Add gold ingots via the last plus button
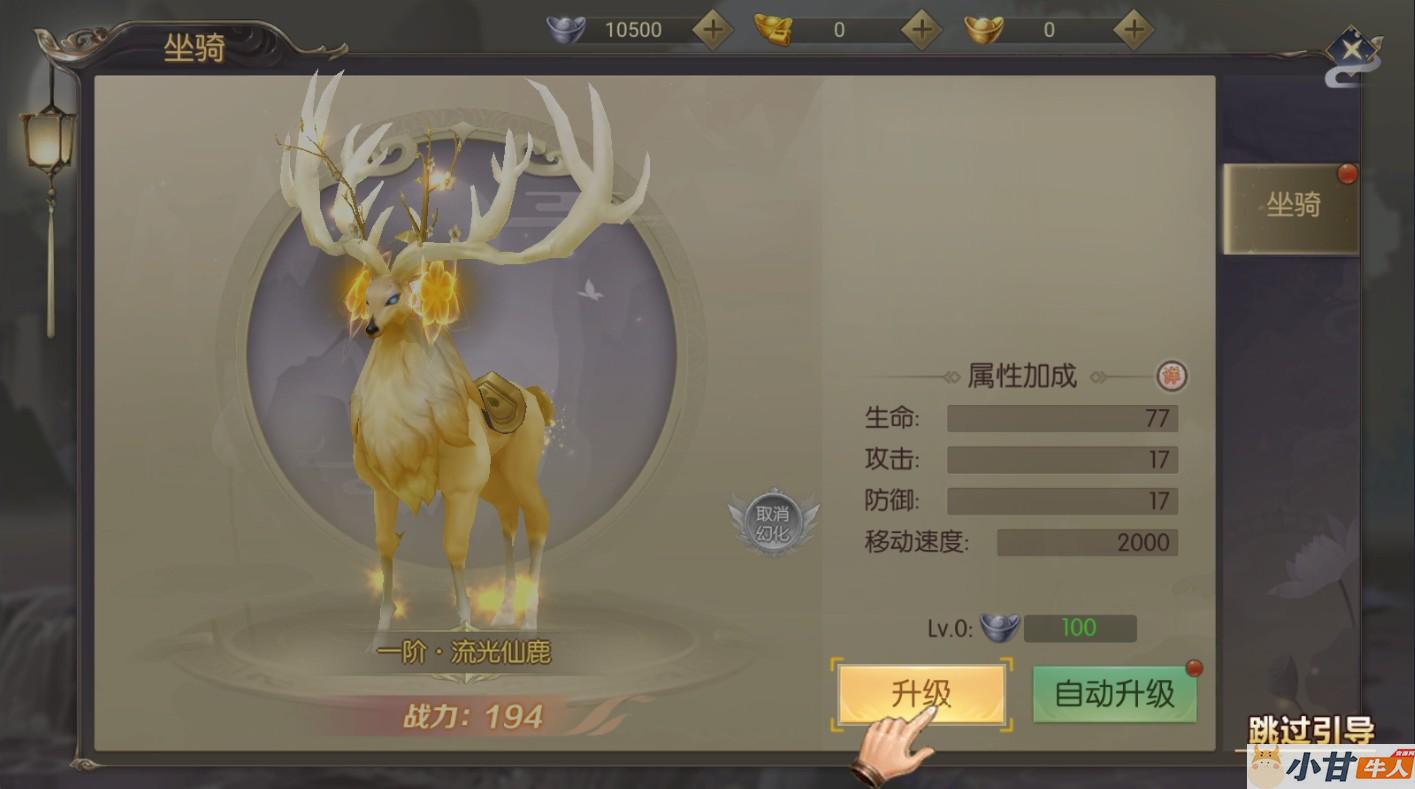 coord(1132,29)
